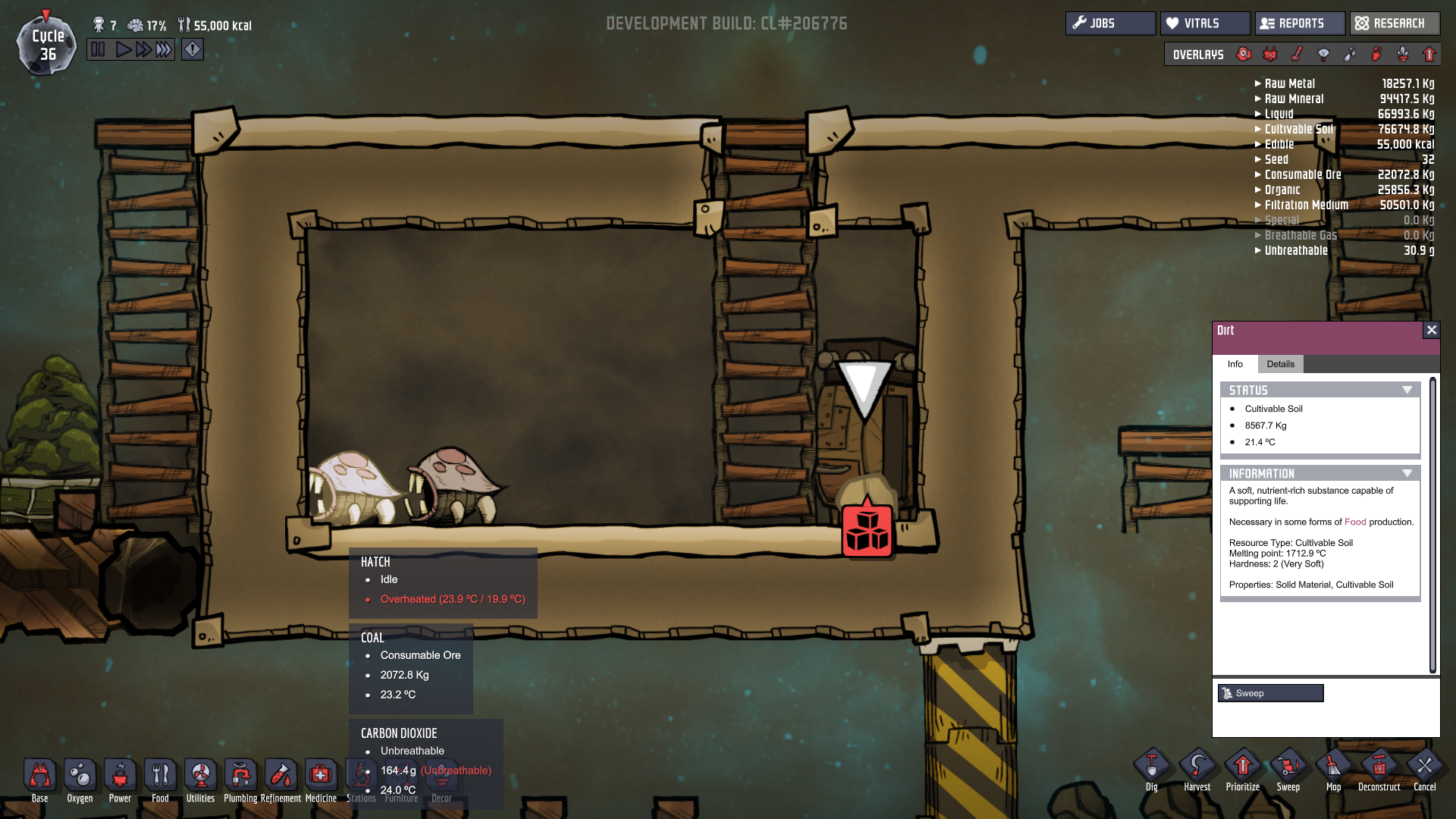Open the Oxygen build category
The width and height of the screenshot is (1456, 819).
point(80,780)
